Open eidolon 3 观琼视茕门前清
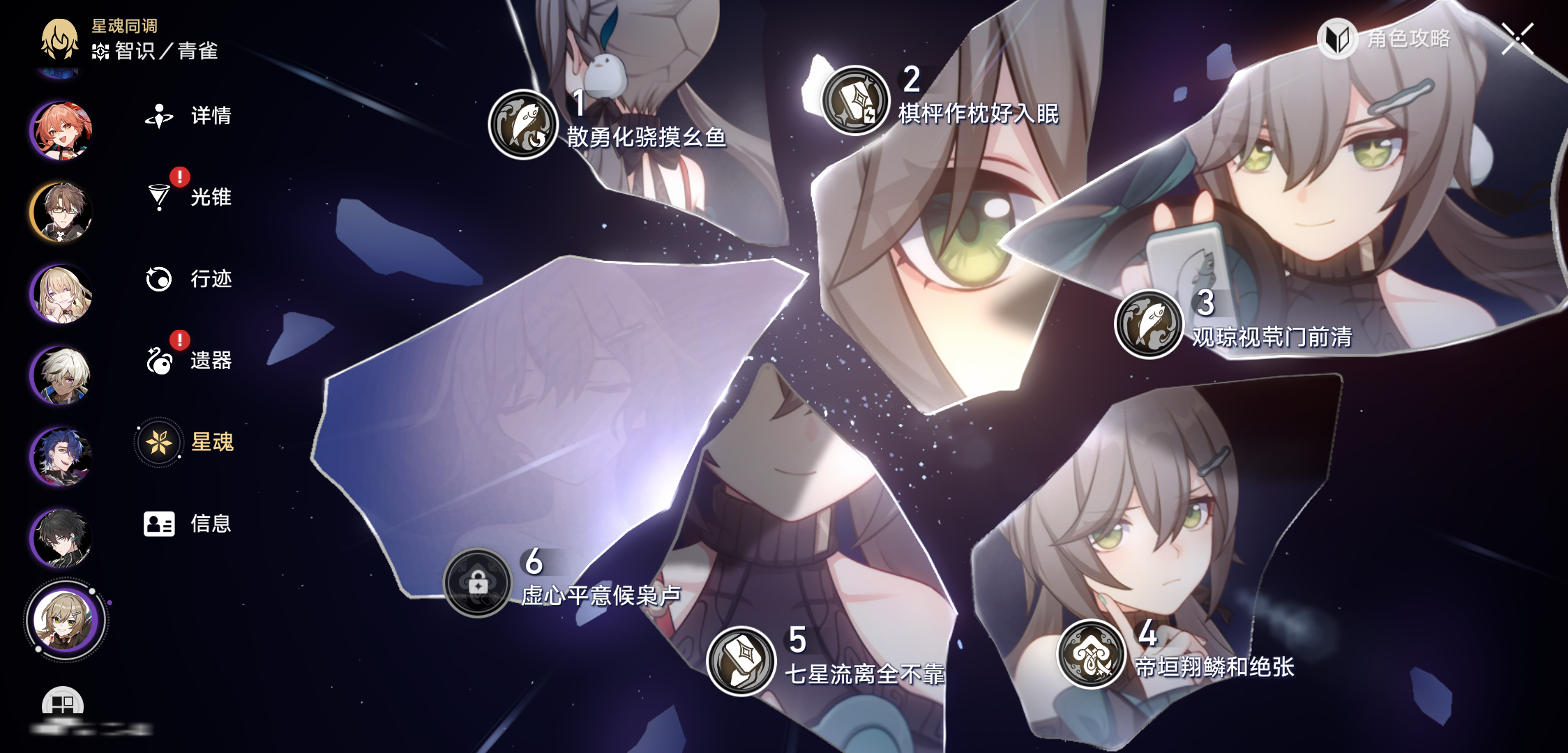The width and height of the screenshot is (1568, 753). pyautogui.click(x=1149, y=324)
